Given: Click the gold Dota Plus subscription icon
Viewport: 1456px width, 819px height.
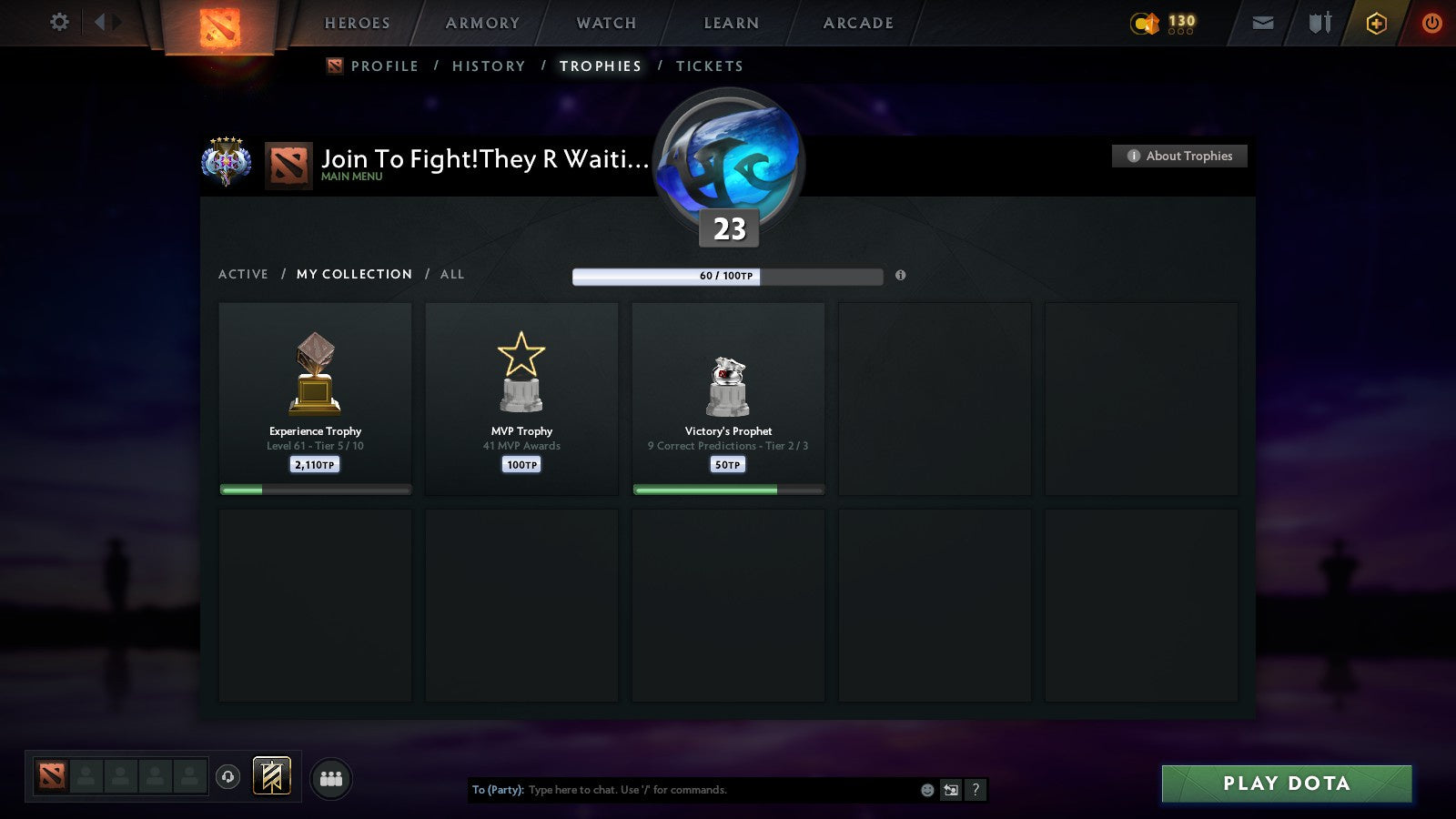Looking at the screenshot, I should point(1377,23).
